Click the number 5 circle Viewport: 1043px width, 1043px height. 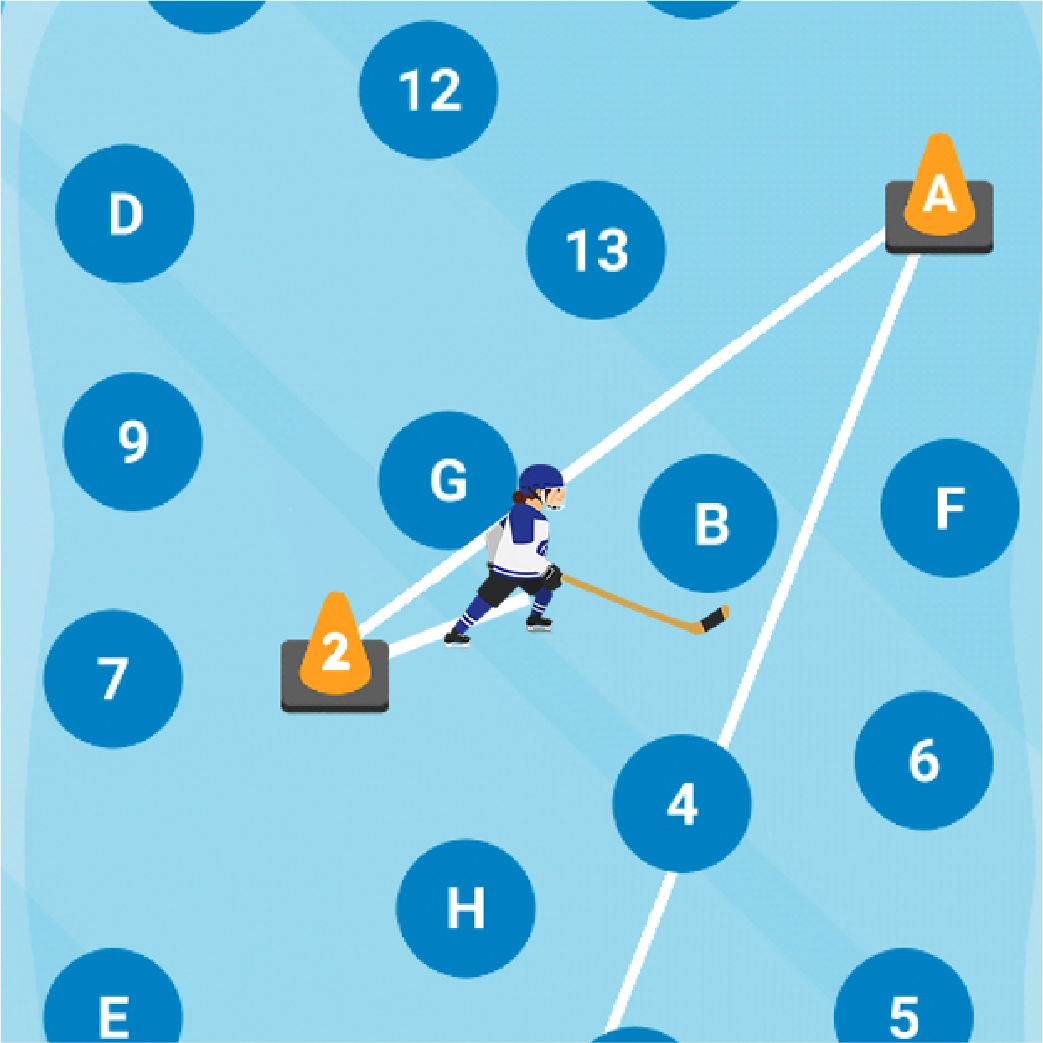(x=903, y=1012)
